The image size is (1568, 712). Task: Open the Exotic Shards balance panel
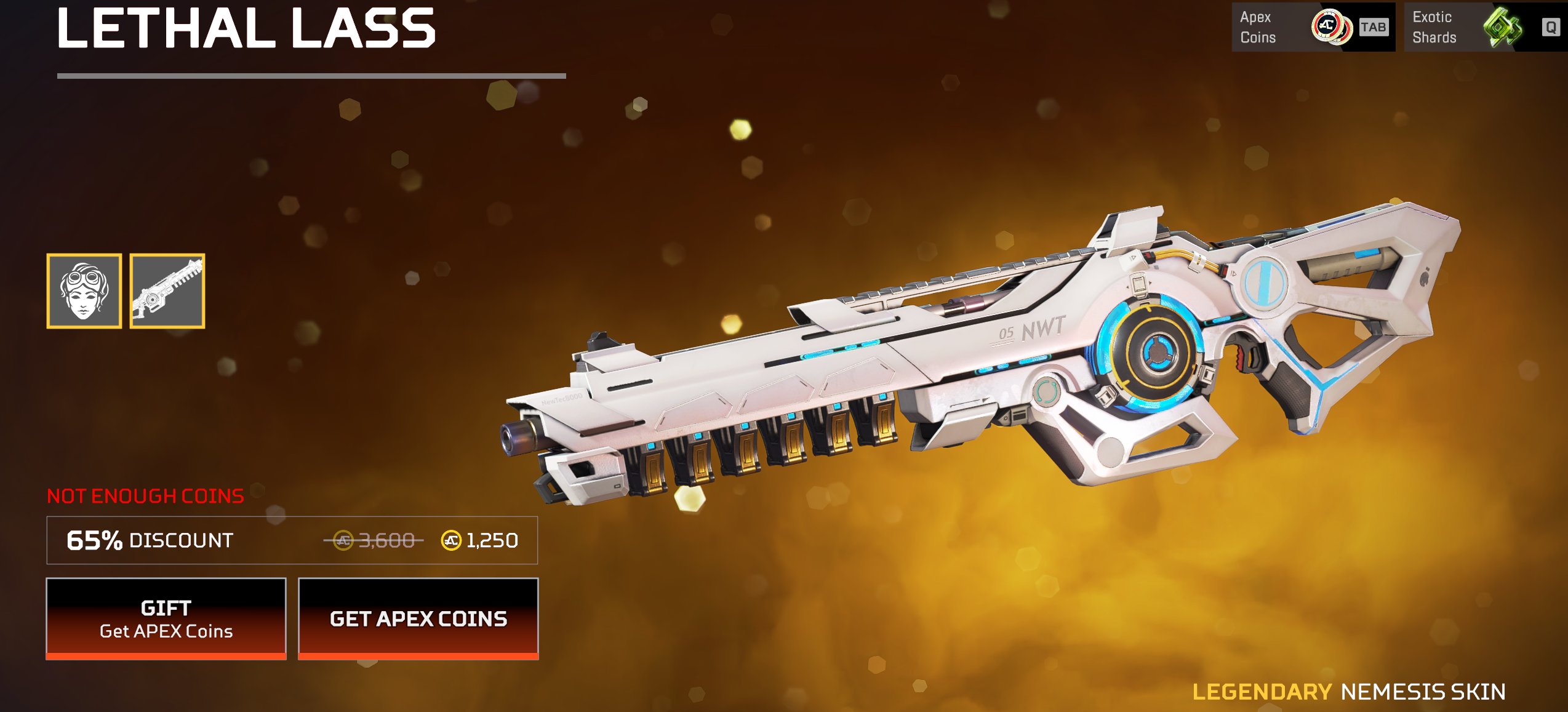point(1484,27)
